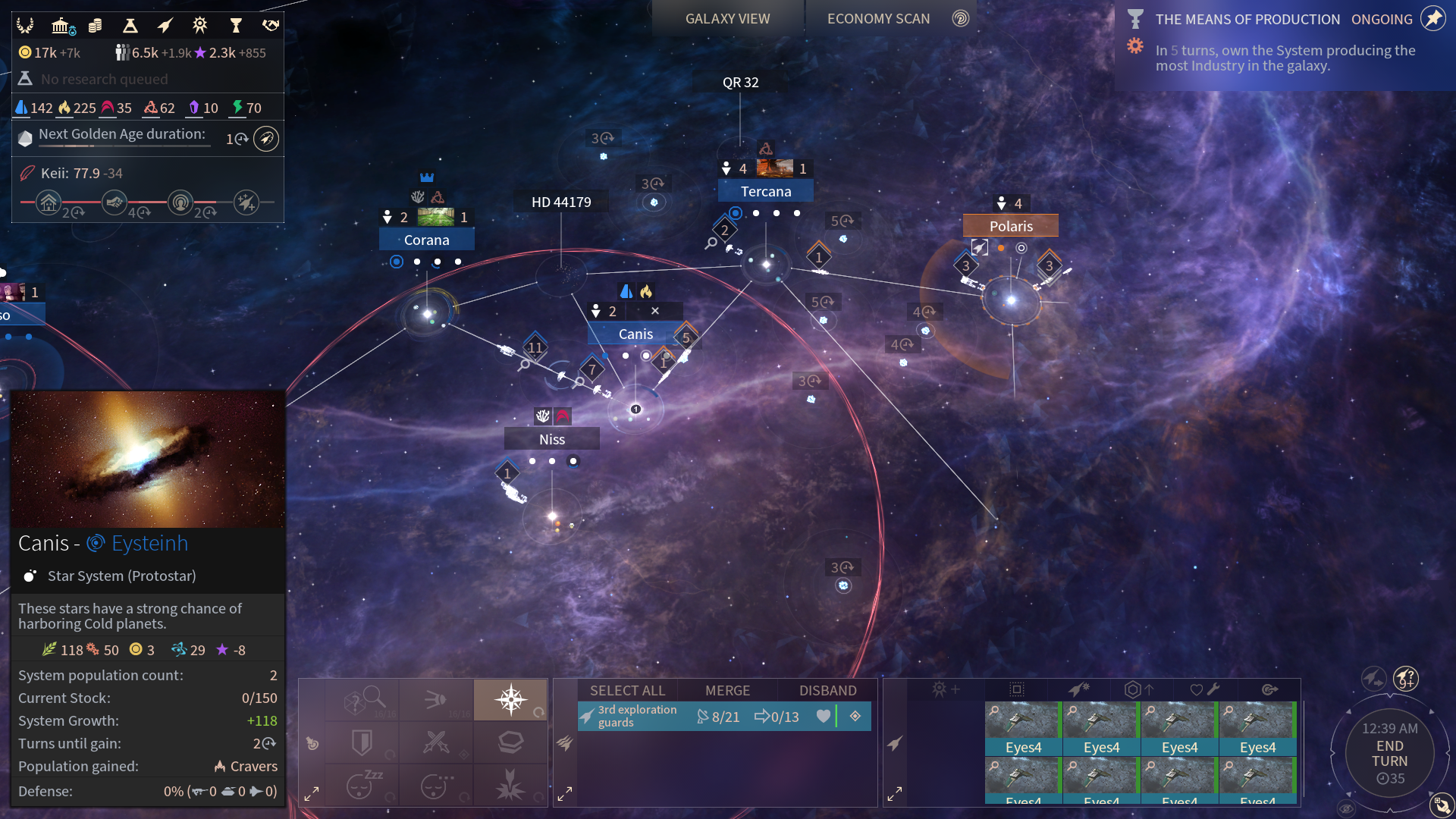Screen dimensions: 1456x819
Task: Open the diplomacy handshake screen
Action: point(271,26)
